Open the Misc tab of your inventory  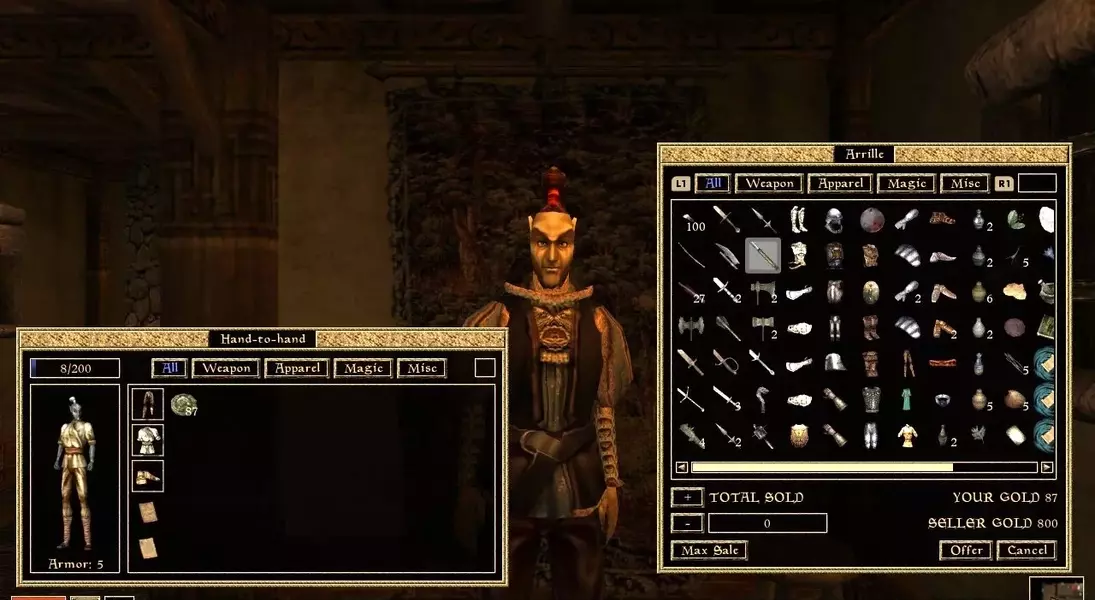point(422,368)
